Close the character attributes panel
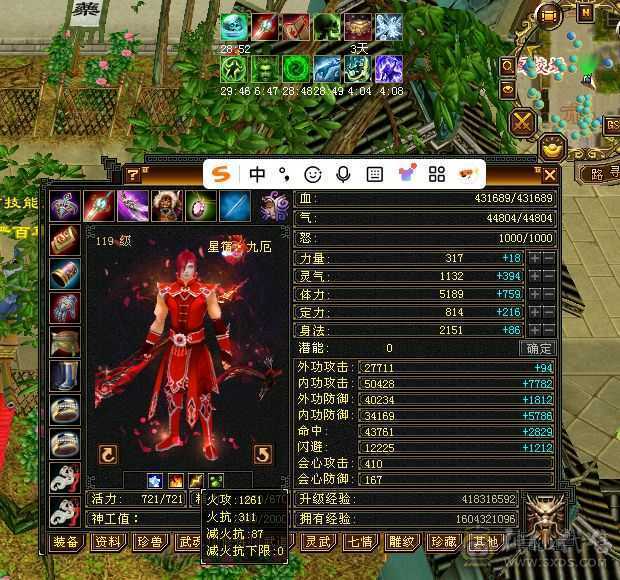This screenshot has height=580, width=620. pos(549,175)
